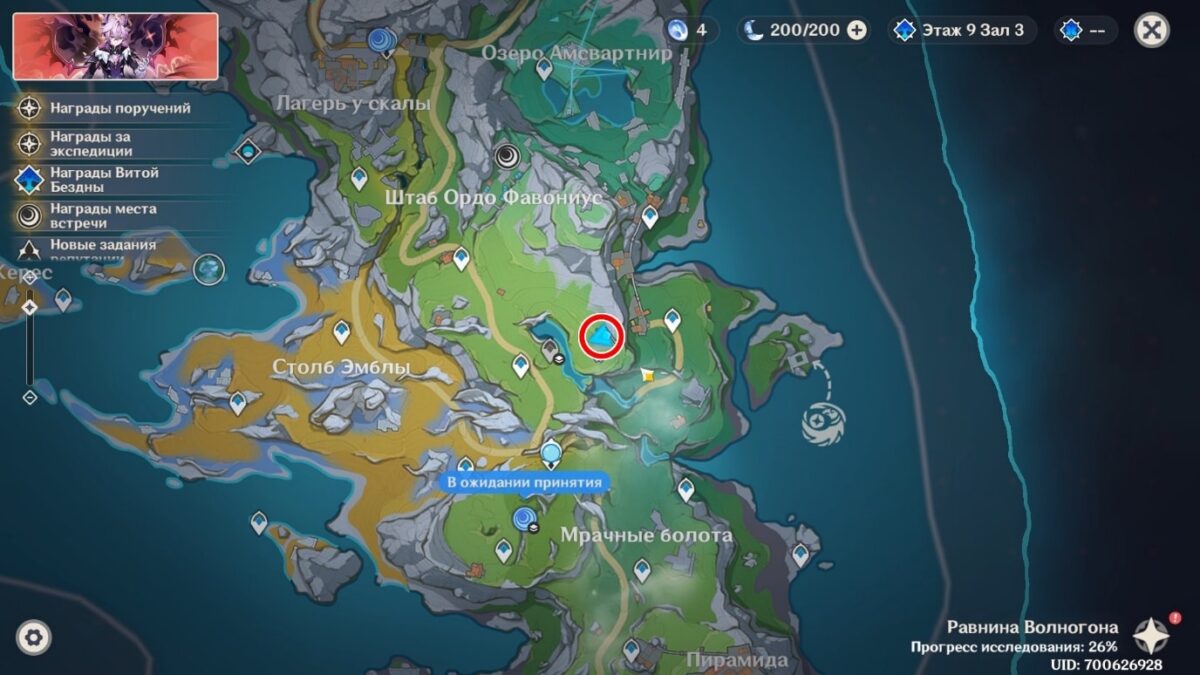The width and height of the screenshot is (1200, 675).
Task: Click the globe icon near the left list
Action: [x=209, y=268]
